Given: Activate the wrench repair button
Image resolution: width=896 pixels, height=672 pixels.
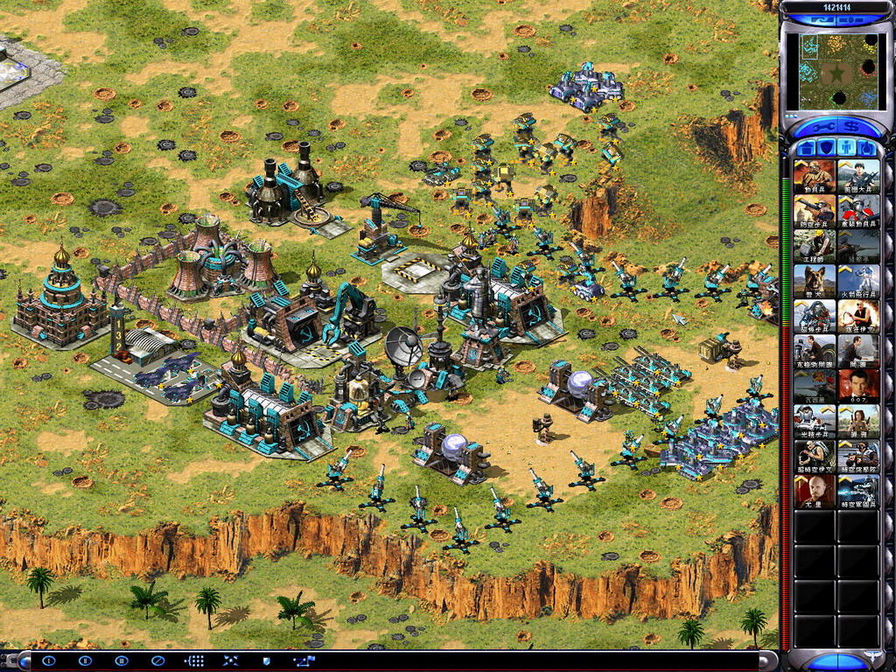Looking at the screenshot, I should (x=820, y=127).
